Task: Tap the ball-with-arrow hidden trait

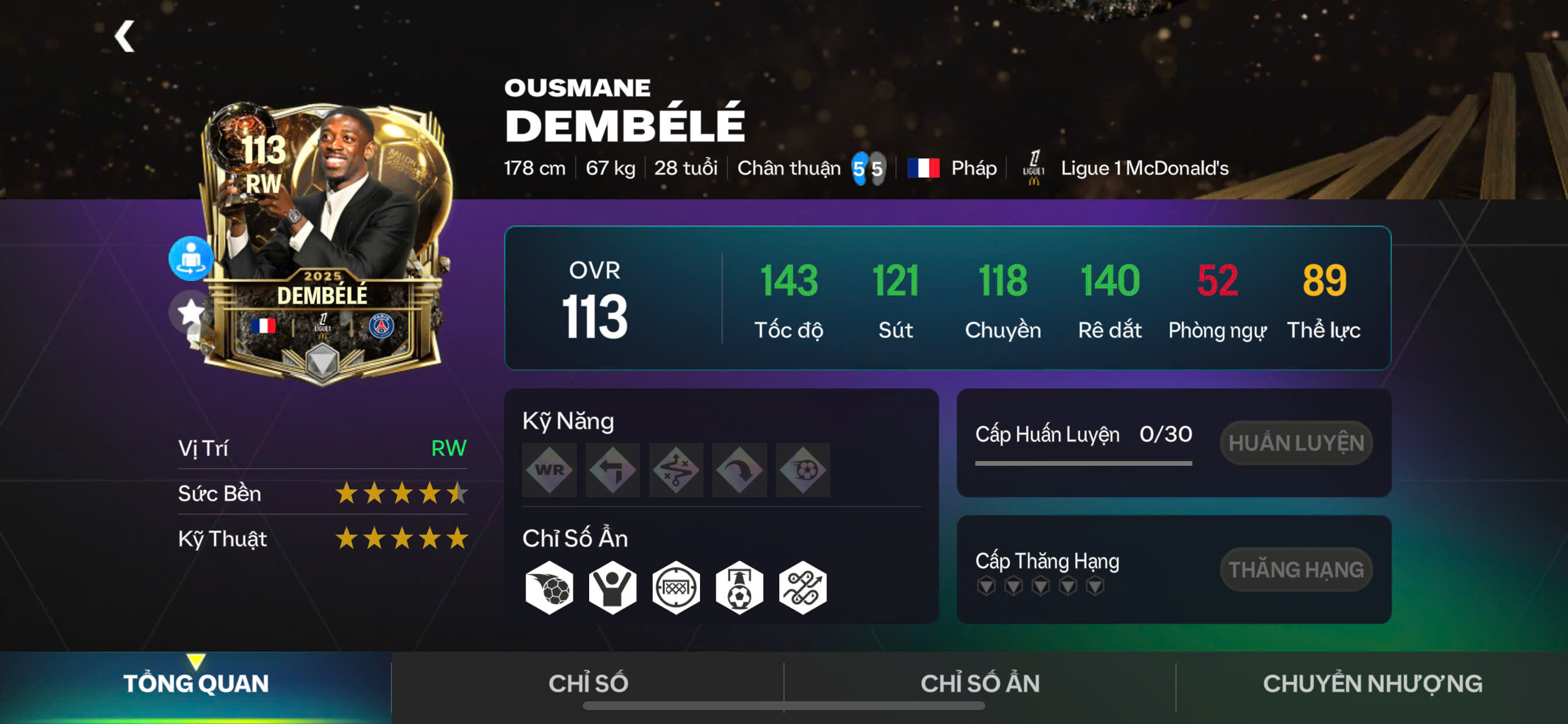Action: click(739, 588)
